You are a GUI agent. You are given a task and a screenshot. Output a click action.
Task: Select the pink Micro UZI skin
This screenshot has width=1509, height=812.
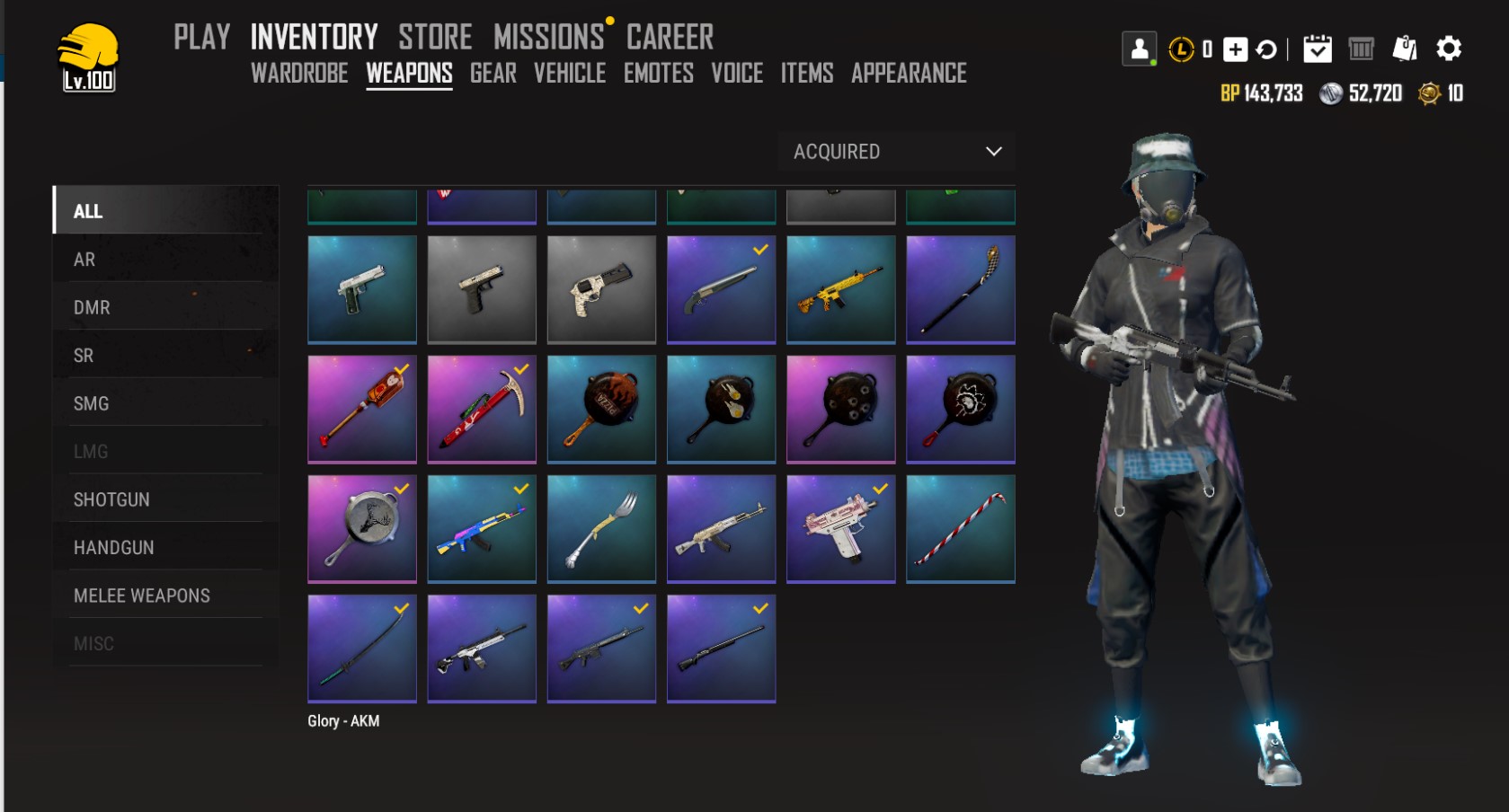point(840,529)
